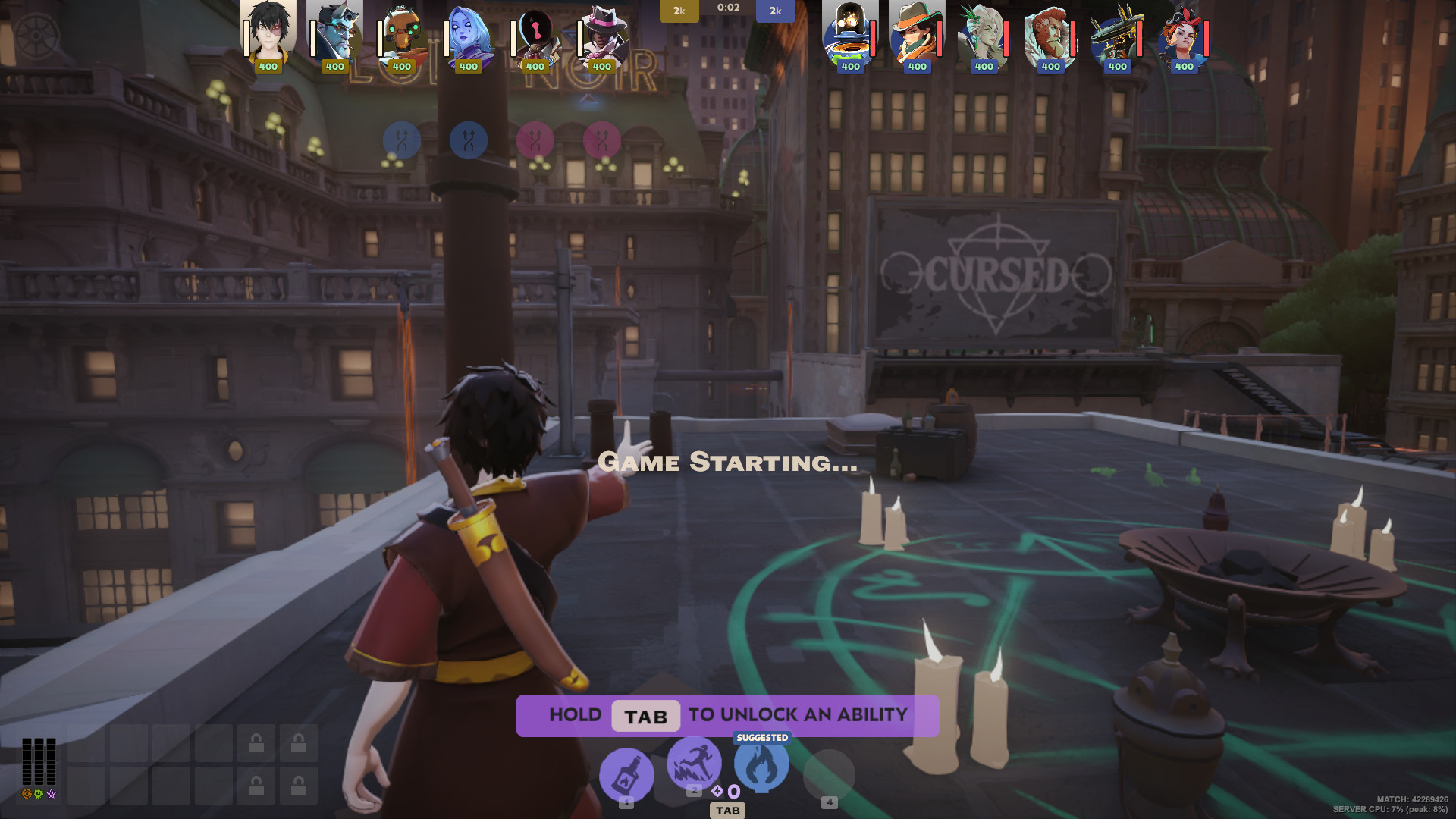Viewport: 1456px width, 819px height.
Task: Click a locked inventory slot padlock
Action: click(258, 743)
